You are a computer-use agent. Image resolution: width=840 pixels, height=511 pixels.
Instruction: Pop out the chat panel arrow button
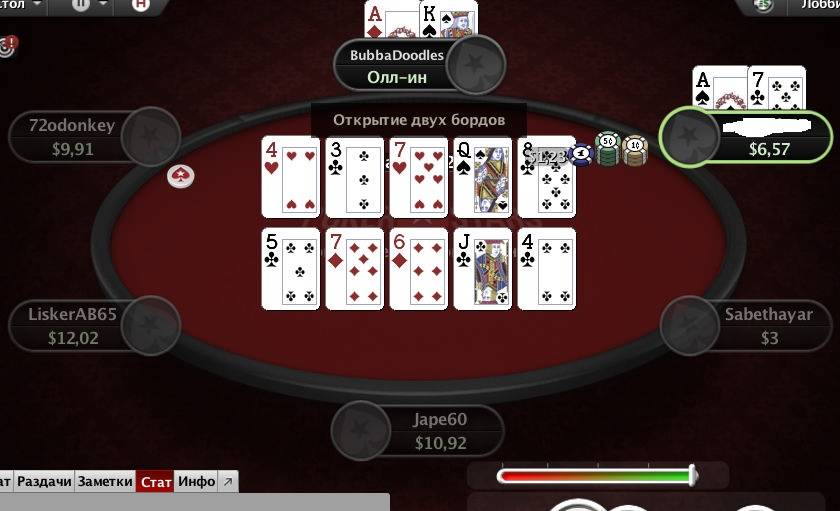pos(228,482)
